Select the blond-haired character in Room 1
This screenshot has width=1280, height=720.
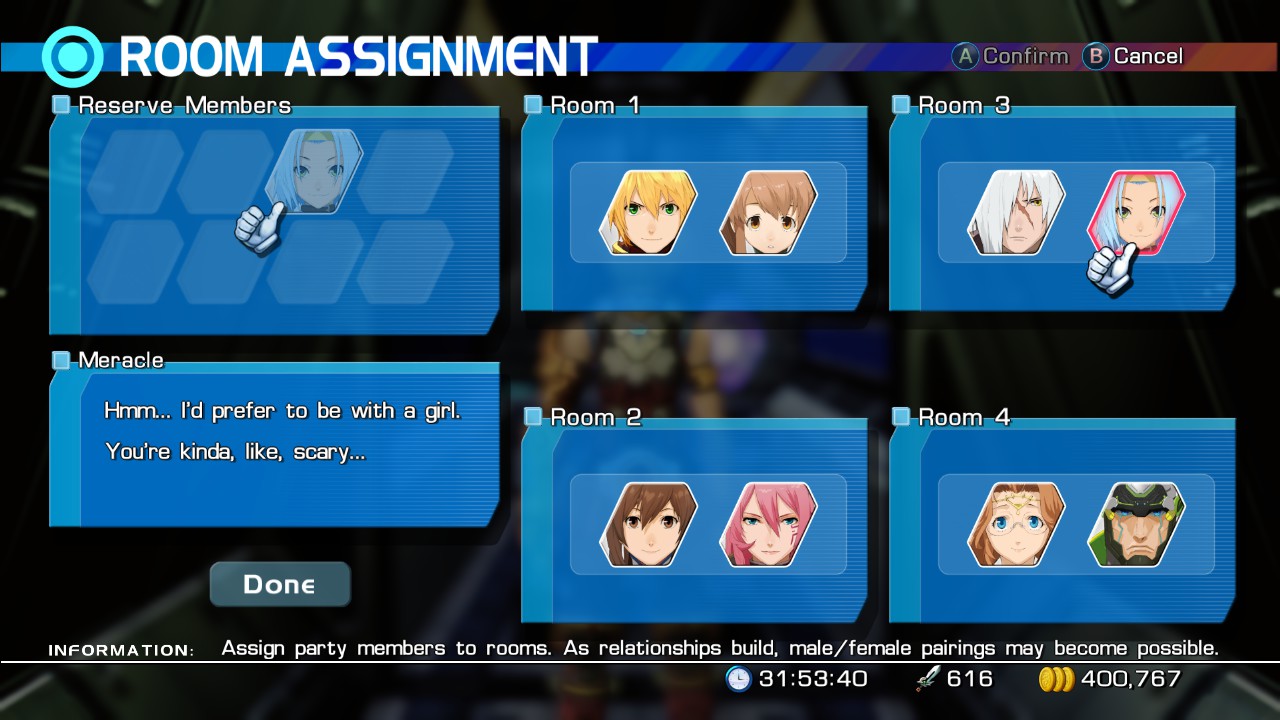coord(648,212)
